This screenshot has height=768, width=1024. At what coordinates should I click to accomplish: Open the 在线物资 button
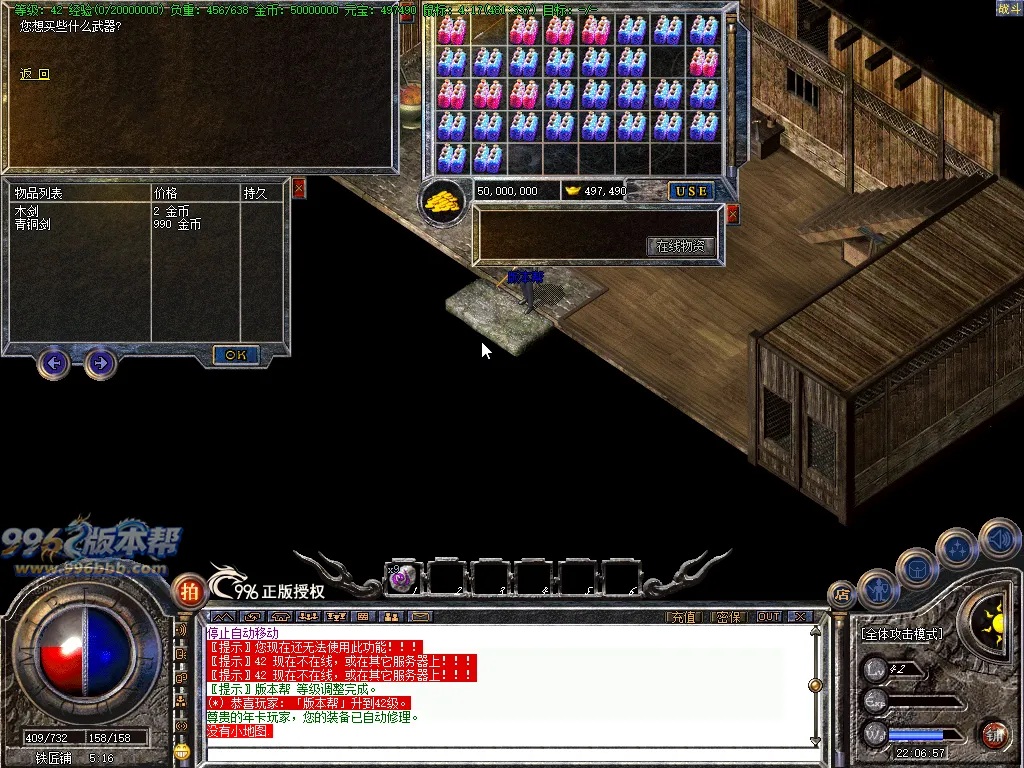tap(682, 246)
